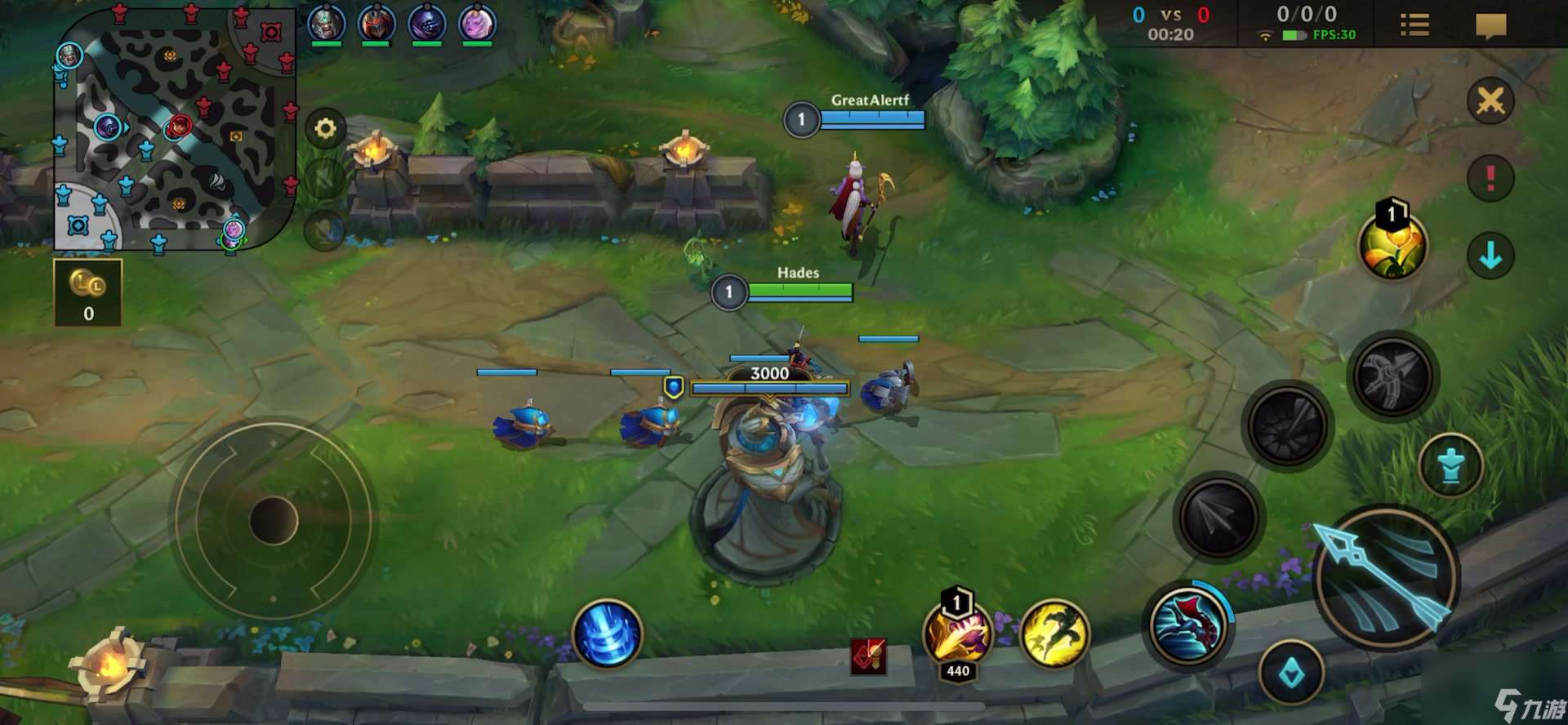Select the pink-haired teammate portrait at top
Viewport: 1568px width, 725px height.
(477, 24)
